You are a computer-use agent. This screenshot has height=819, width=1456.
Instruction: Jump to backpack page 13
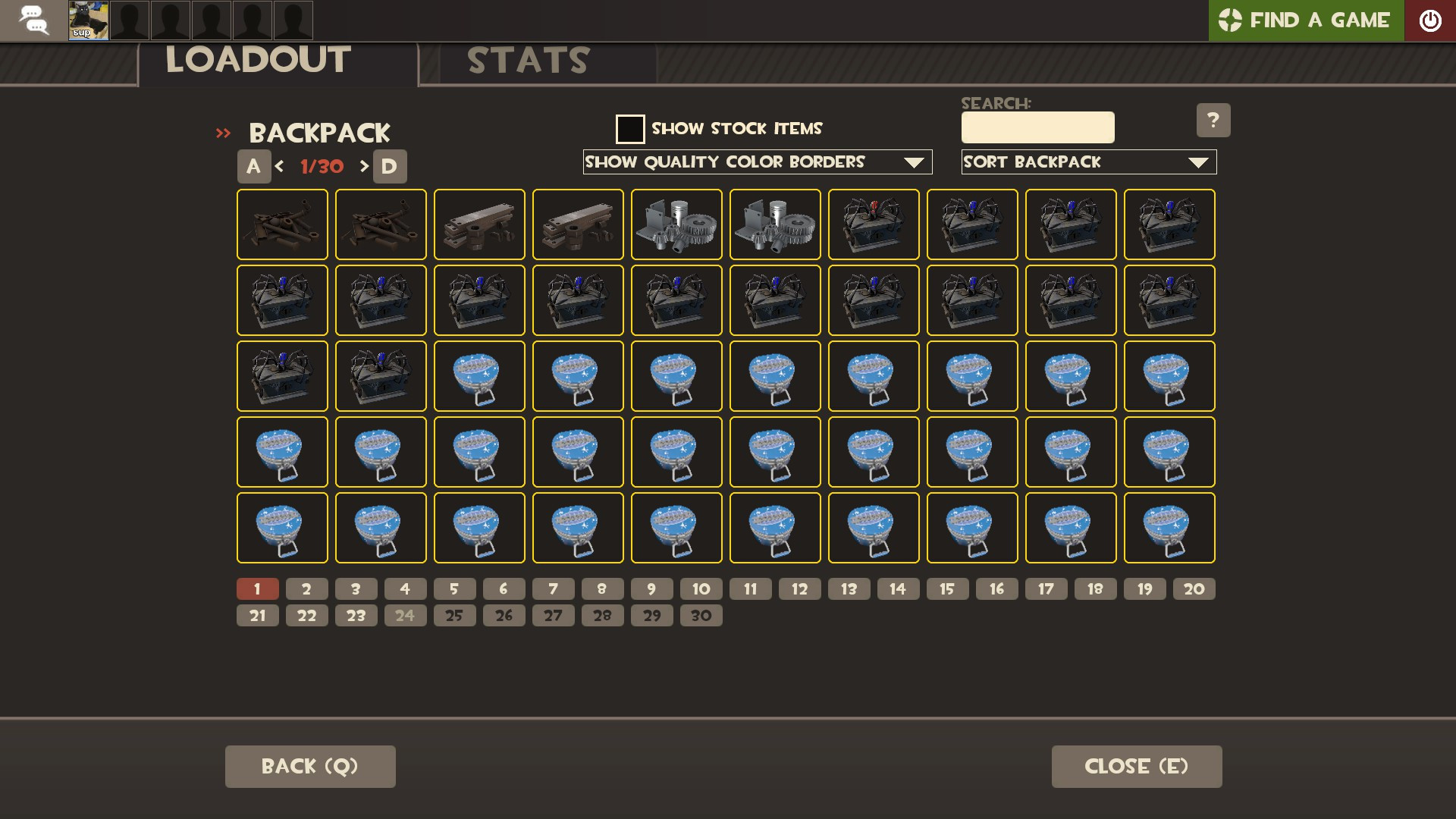849,588
